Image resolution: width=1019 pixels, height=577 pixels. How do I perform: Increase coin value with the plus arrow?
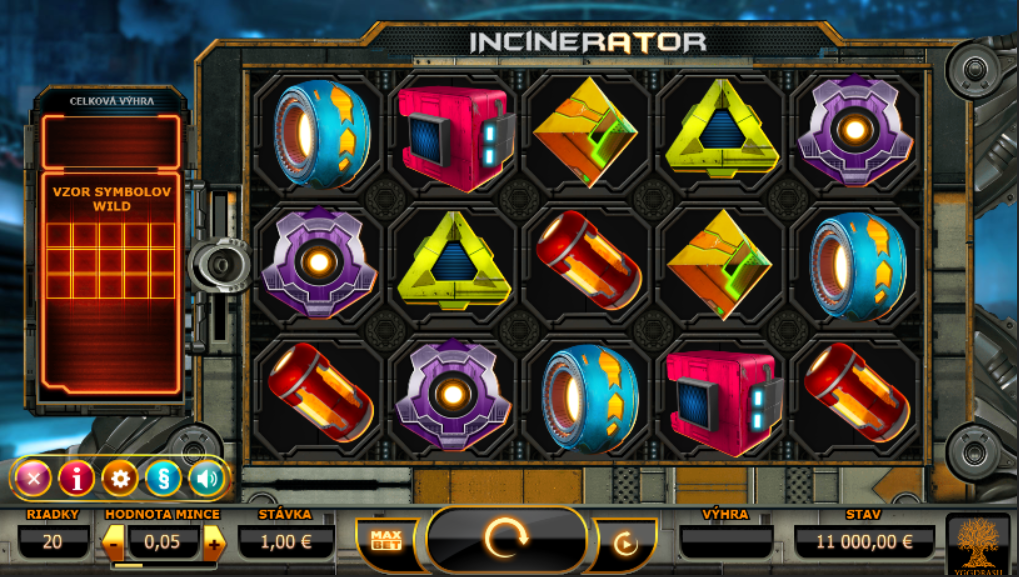214,543
